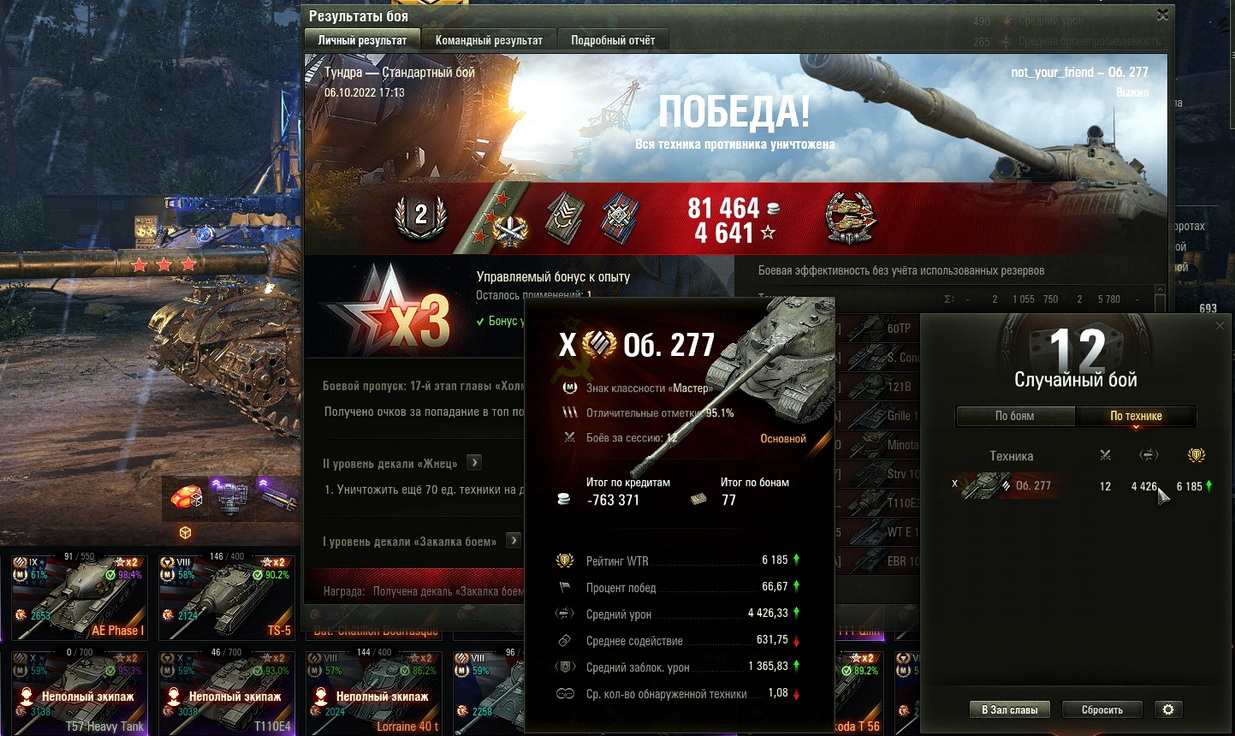Choose the AE Phase I tank card

(78, 597)
